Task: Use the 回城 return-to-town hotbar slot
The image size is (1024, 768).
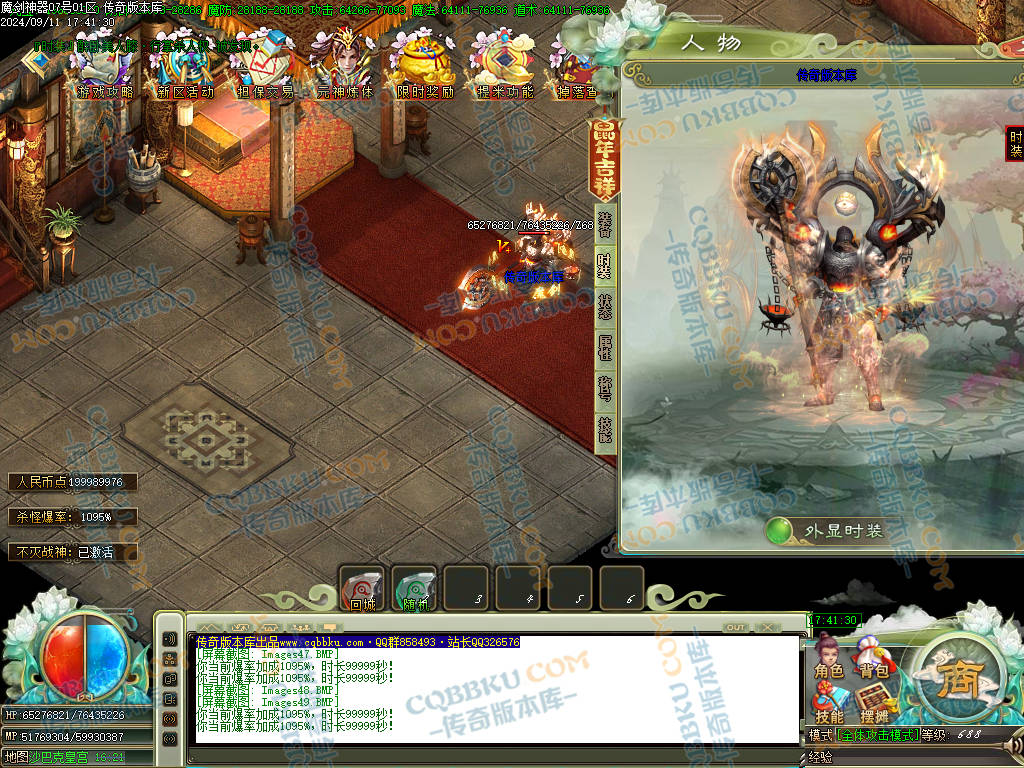Action: pyautogui.click(x=362, y=589)
